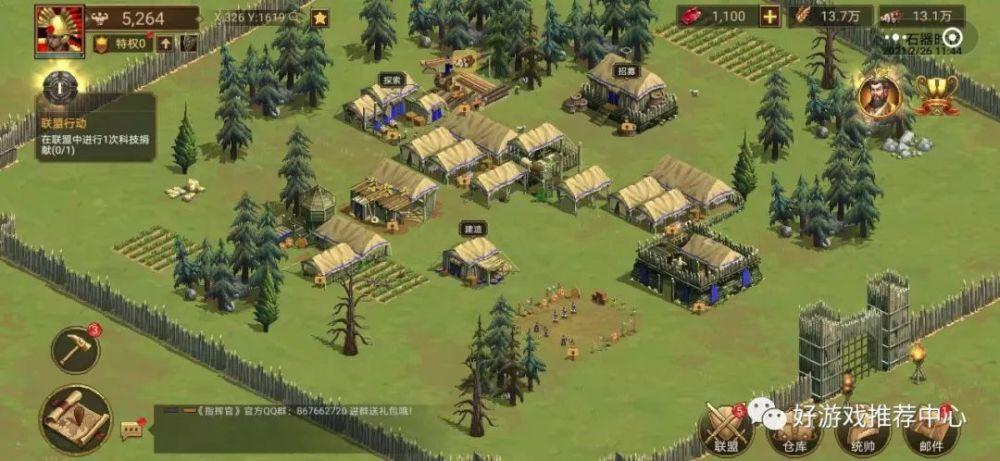This screenshot has width=1000, height=461.
Task: Tap the up-arrow boost icon
Action: 164,43
